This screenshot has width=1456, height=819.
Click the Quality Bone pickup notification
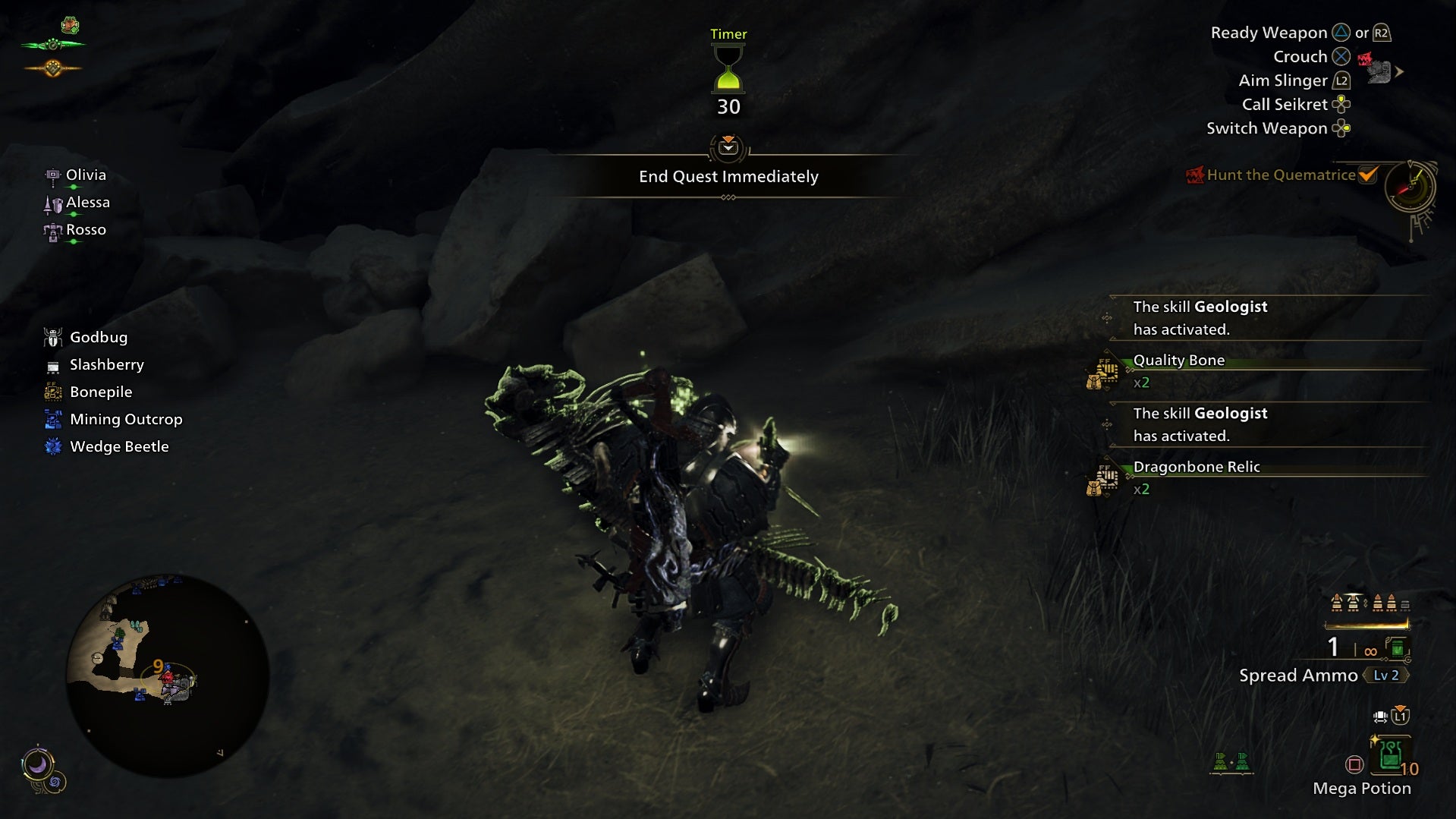[1178, 361]
